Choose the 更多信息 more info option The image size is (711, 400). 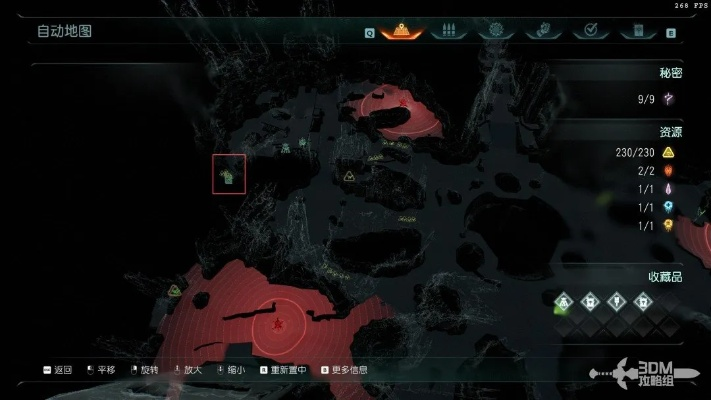pyautogui.click(x=344, y=370)
